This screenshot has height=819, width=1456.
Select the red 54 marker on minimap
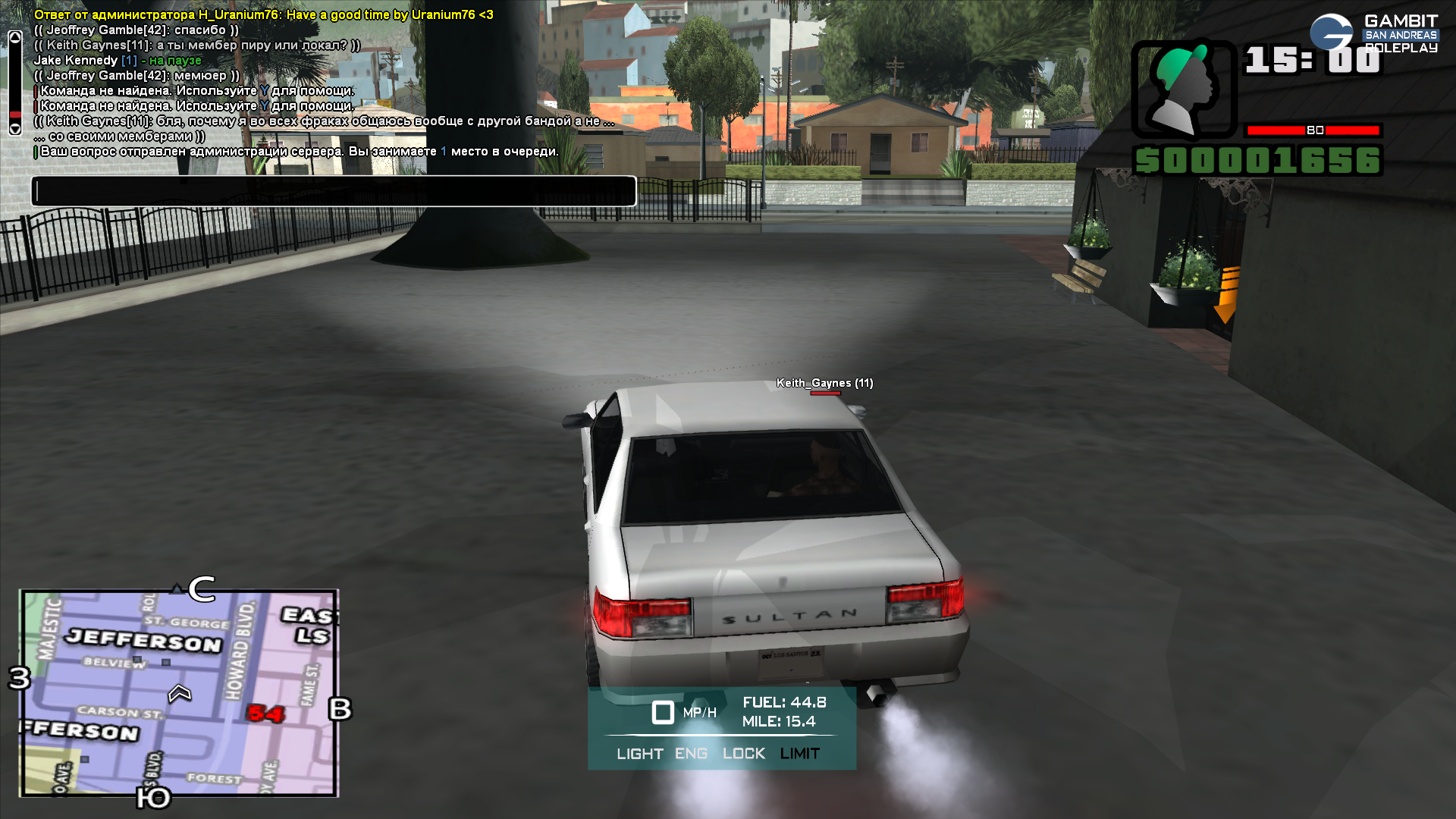[265, 714]
